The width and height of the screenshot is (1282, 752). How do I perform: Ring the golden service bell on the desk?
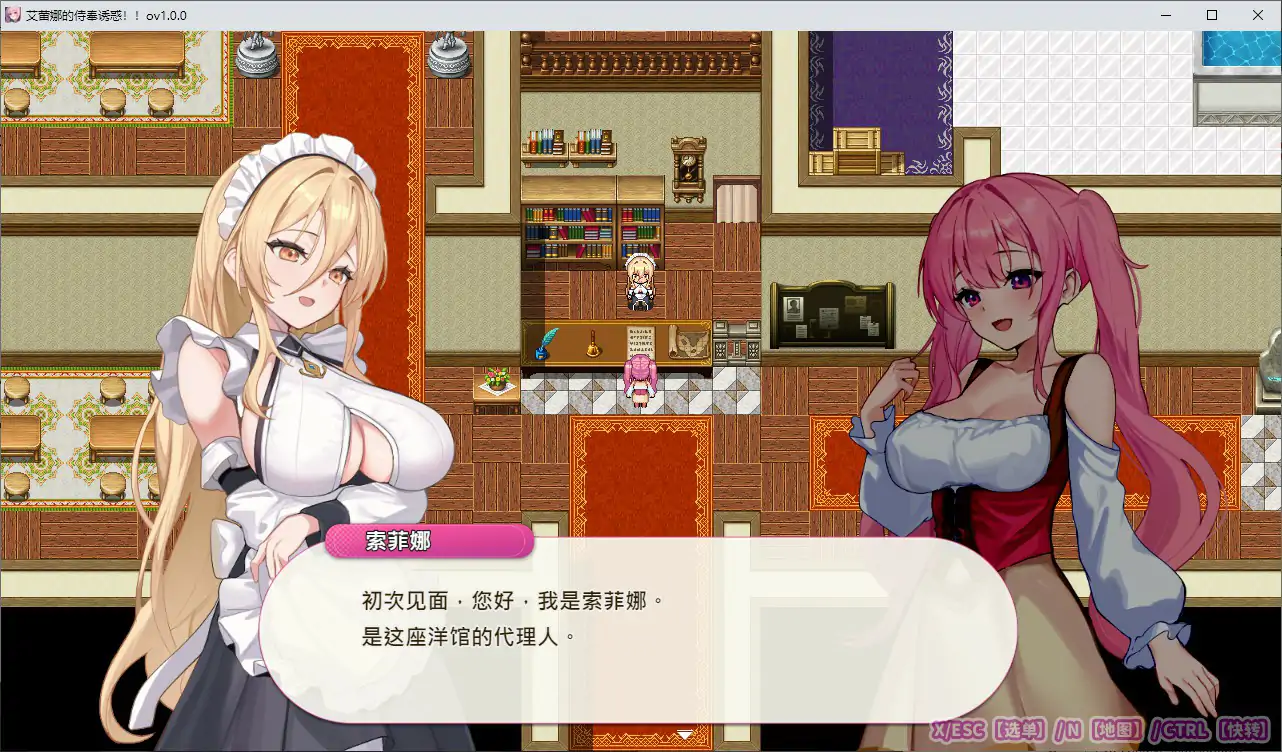pos(593,344)
